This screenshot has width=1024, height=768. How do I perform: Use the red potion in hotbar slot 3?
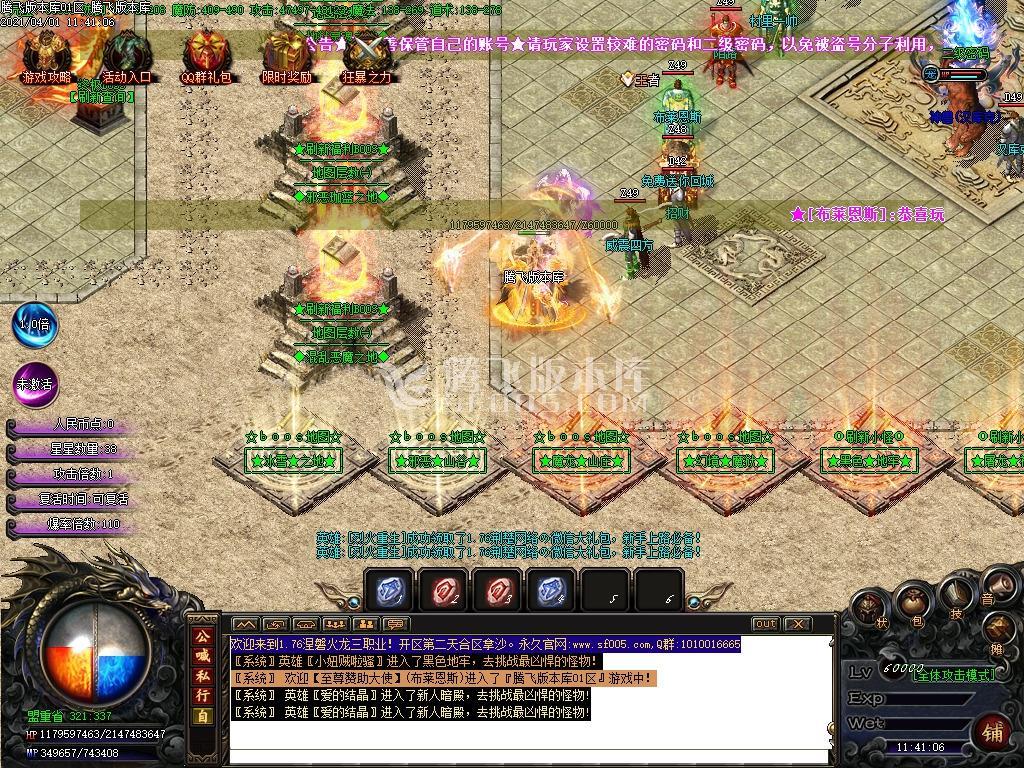pos(497,590)
